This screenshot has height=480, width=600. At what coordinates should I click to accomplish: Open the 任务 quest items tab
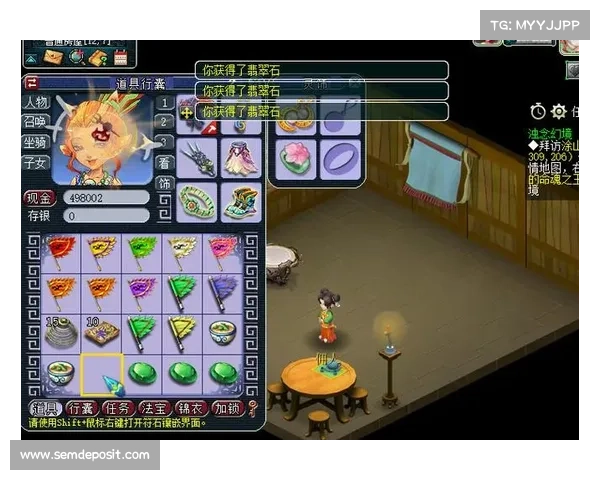tap(120, 408)
